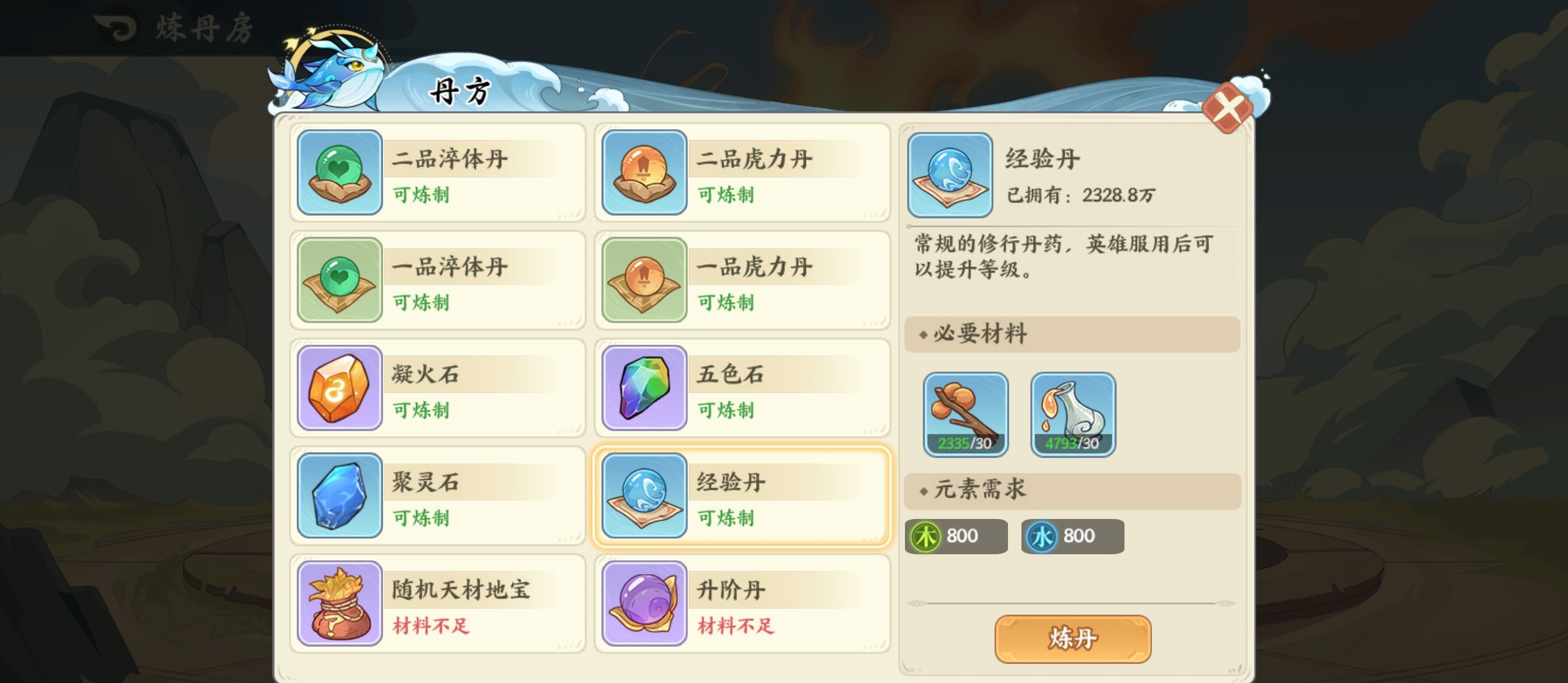1568x683 pixels.
Task: Click the 木 800 element requirement
Action: (956, 536)
